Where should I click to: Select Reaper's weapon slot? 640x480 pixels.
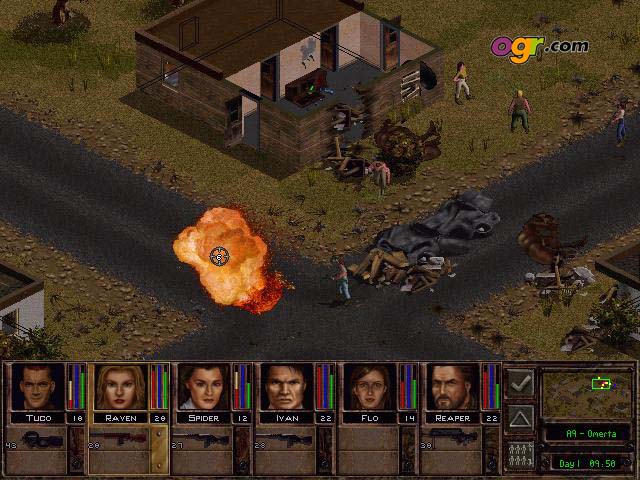452,441
